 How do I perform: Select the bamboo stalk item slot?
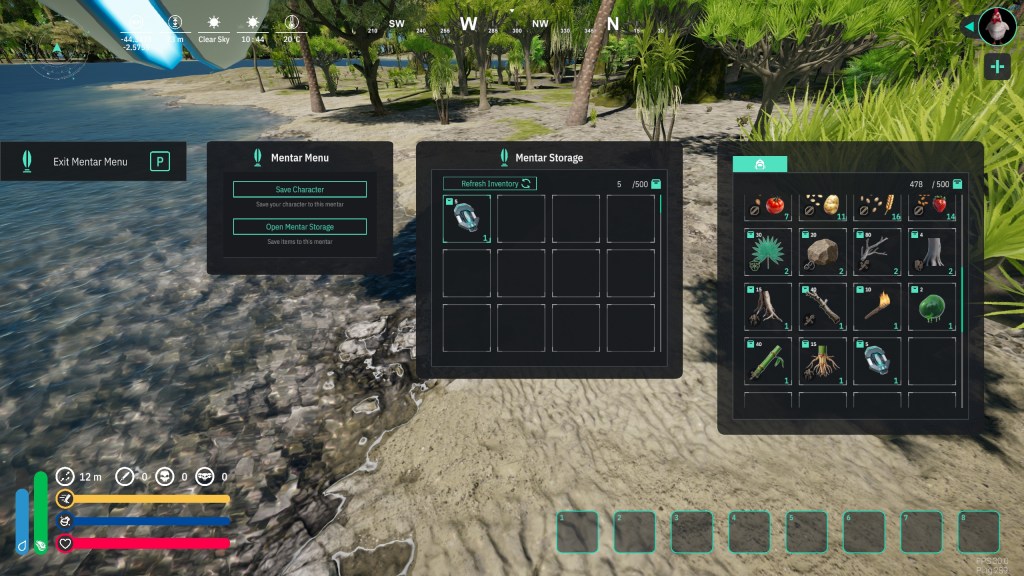pos(768,362)
